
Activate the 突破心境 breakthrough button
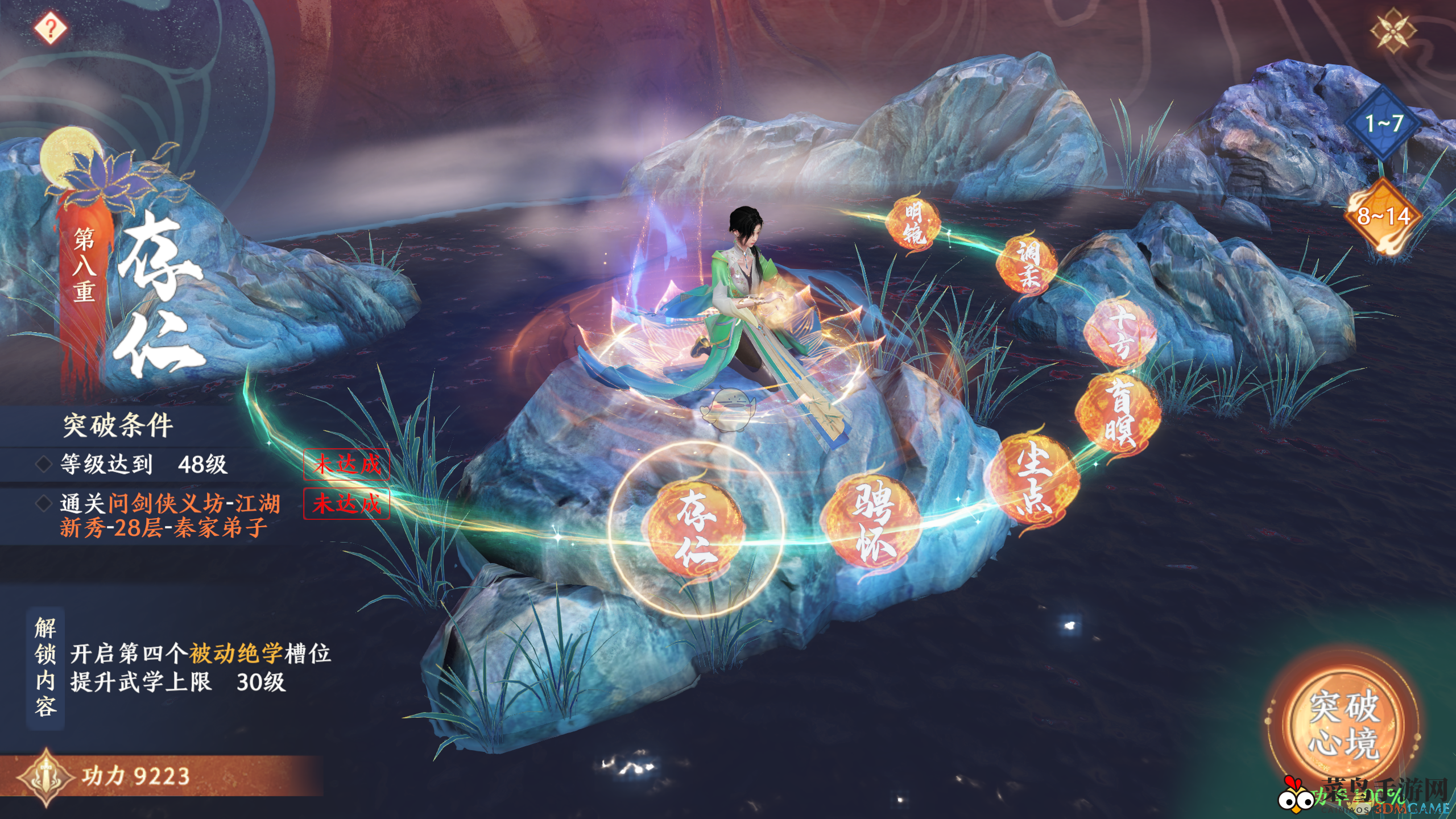[1344, 725]
